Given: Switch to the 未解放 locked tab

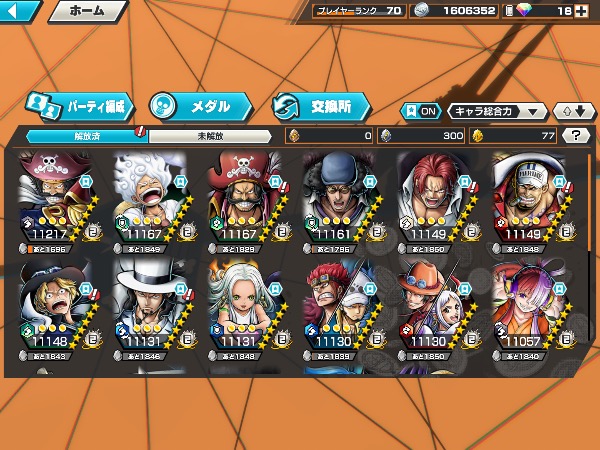Looking at the screenshot, I should (208, 135).
